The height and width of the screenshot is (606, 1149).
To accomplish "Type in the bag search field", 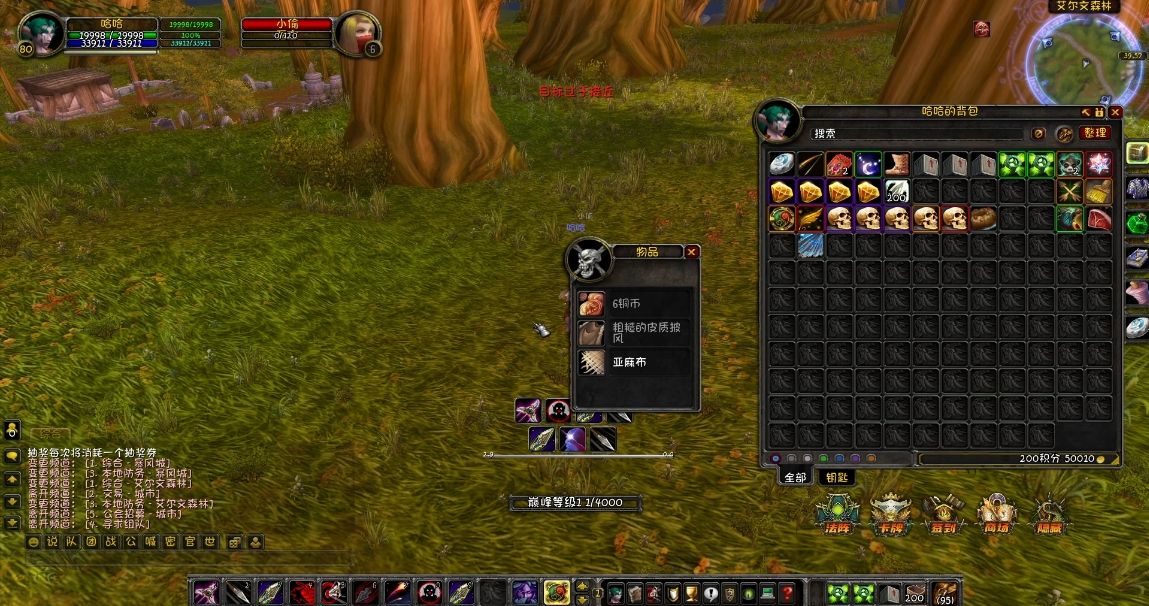I will (915, 134).
